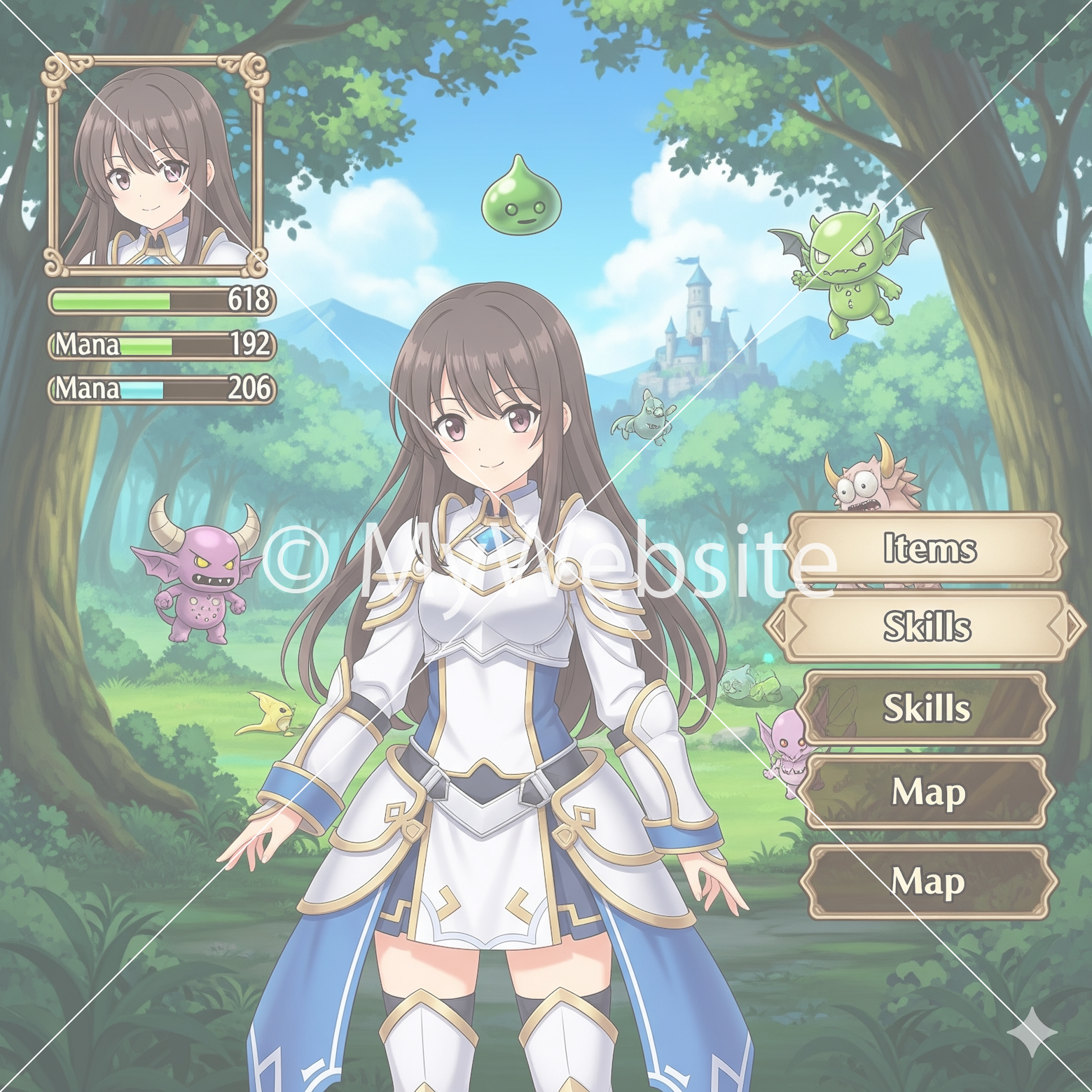This screenshot has width=1092, height=1092.
Task: Open the heroine's framed portrait
Action: click(155, 165)
